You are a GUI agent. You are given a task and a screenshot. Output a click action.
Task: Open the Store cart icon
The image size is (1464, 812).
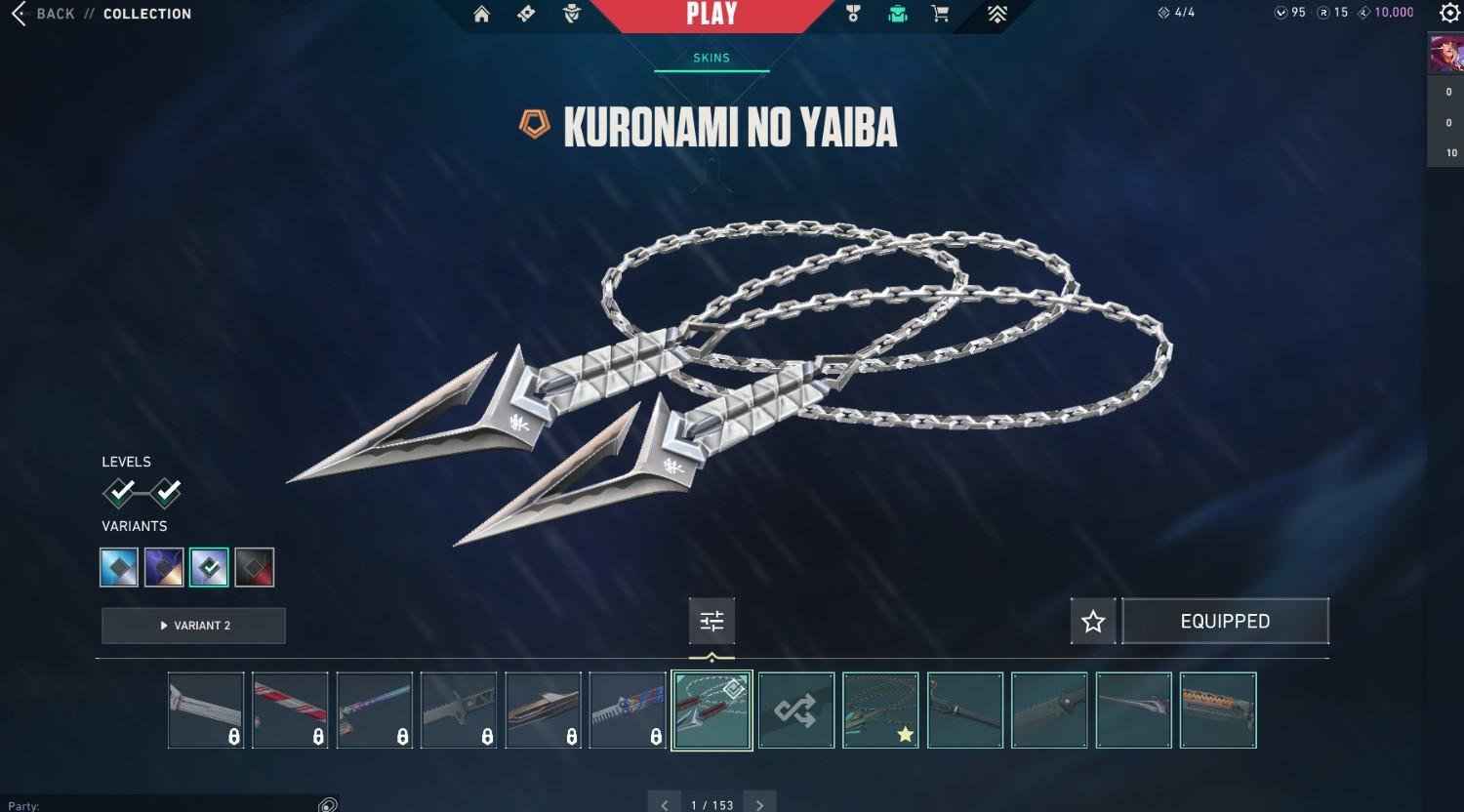[938, 14]
